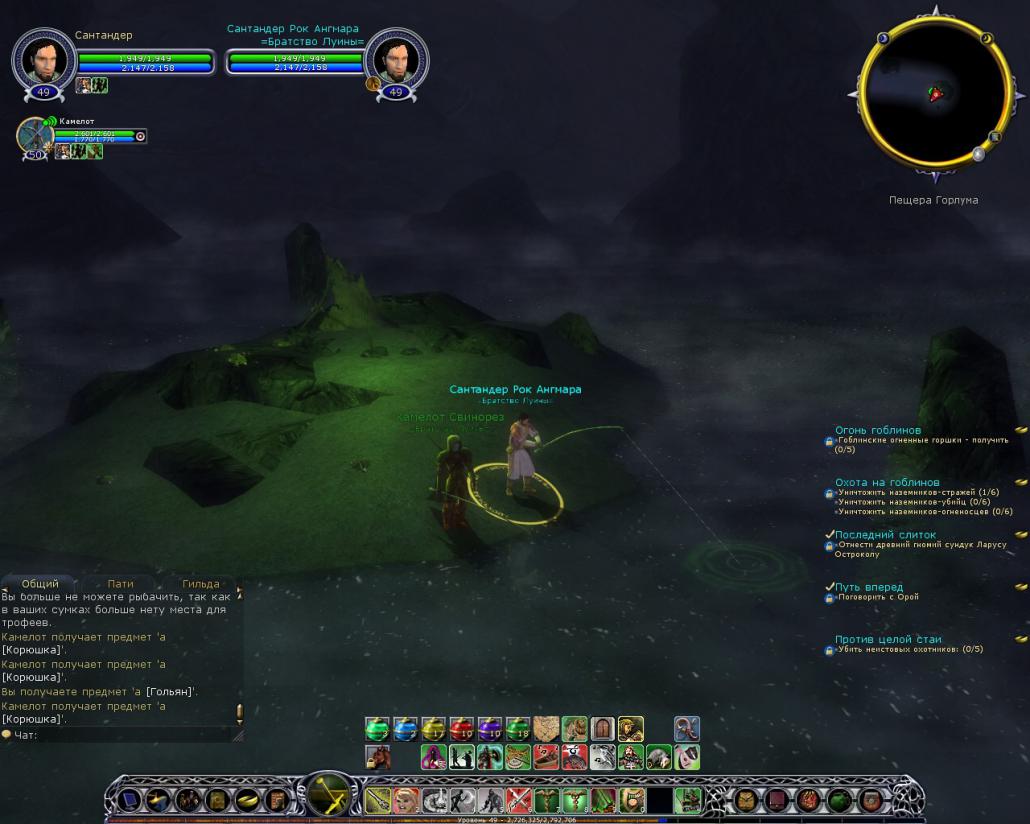Screen dimensions: 1030x824
Task: Click Сантандер's own portrait frame
Action: pos(43,61)
